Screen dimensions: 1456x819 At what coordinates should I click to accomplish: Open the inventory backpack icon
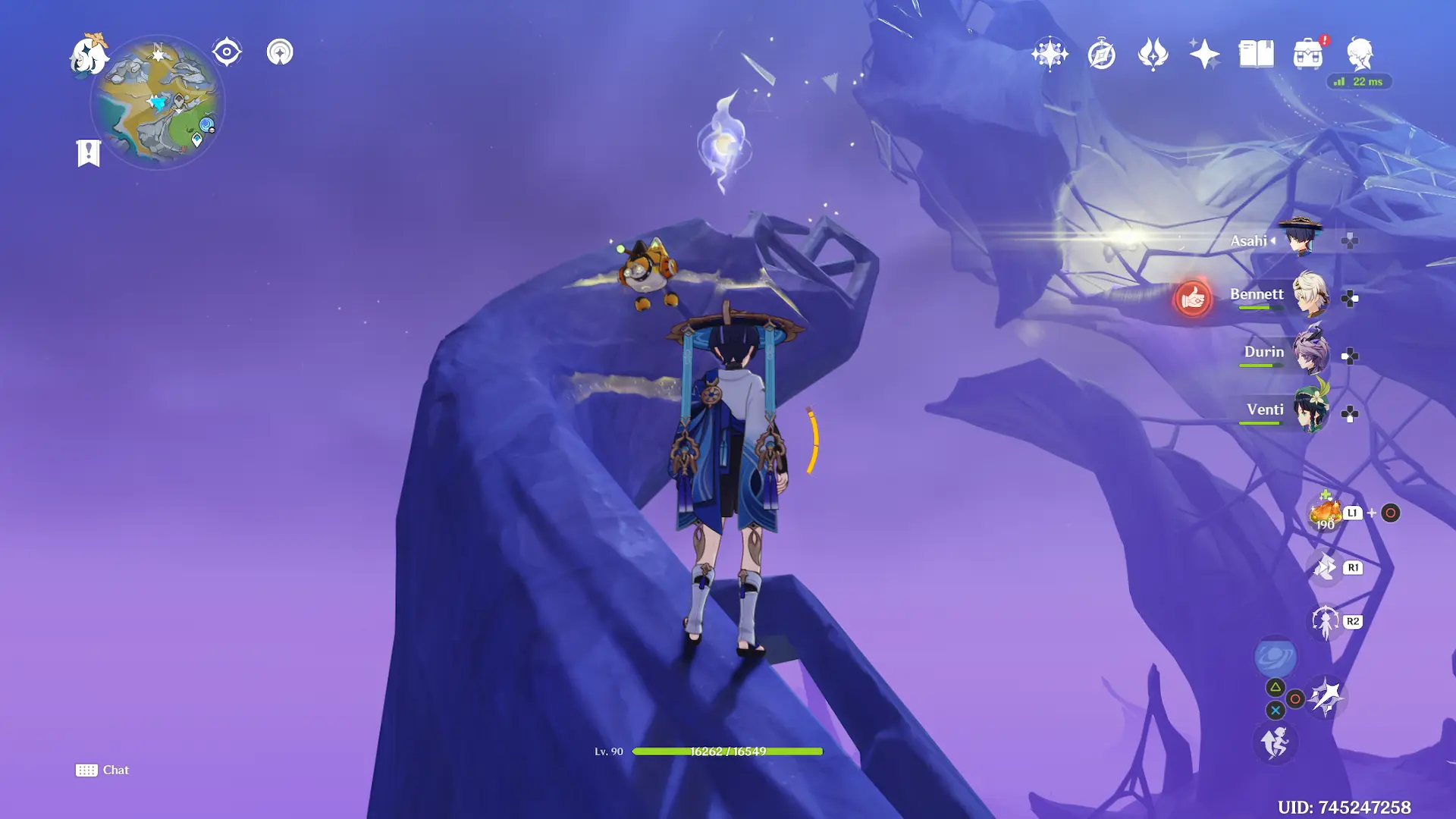[1307, 54]
